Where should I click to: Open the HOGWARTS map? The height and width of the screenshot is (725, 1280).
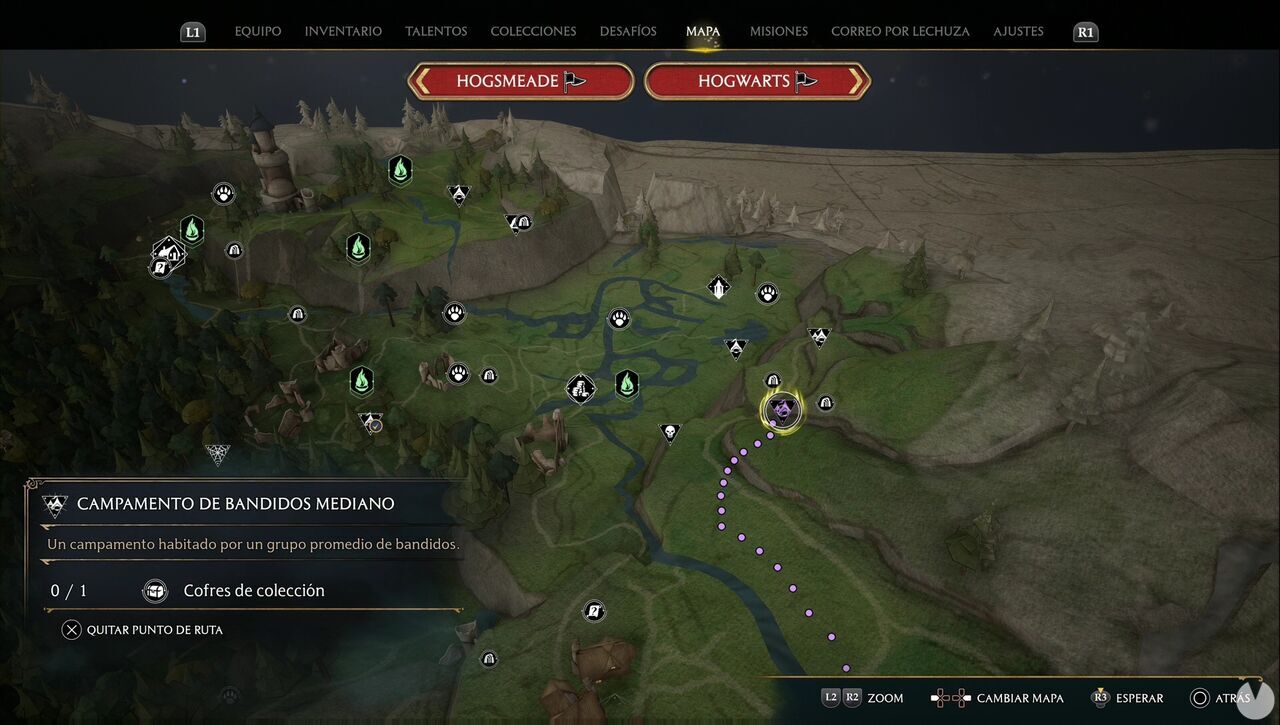tap(757, 81)
